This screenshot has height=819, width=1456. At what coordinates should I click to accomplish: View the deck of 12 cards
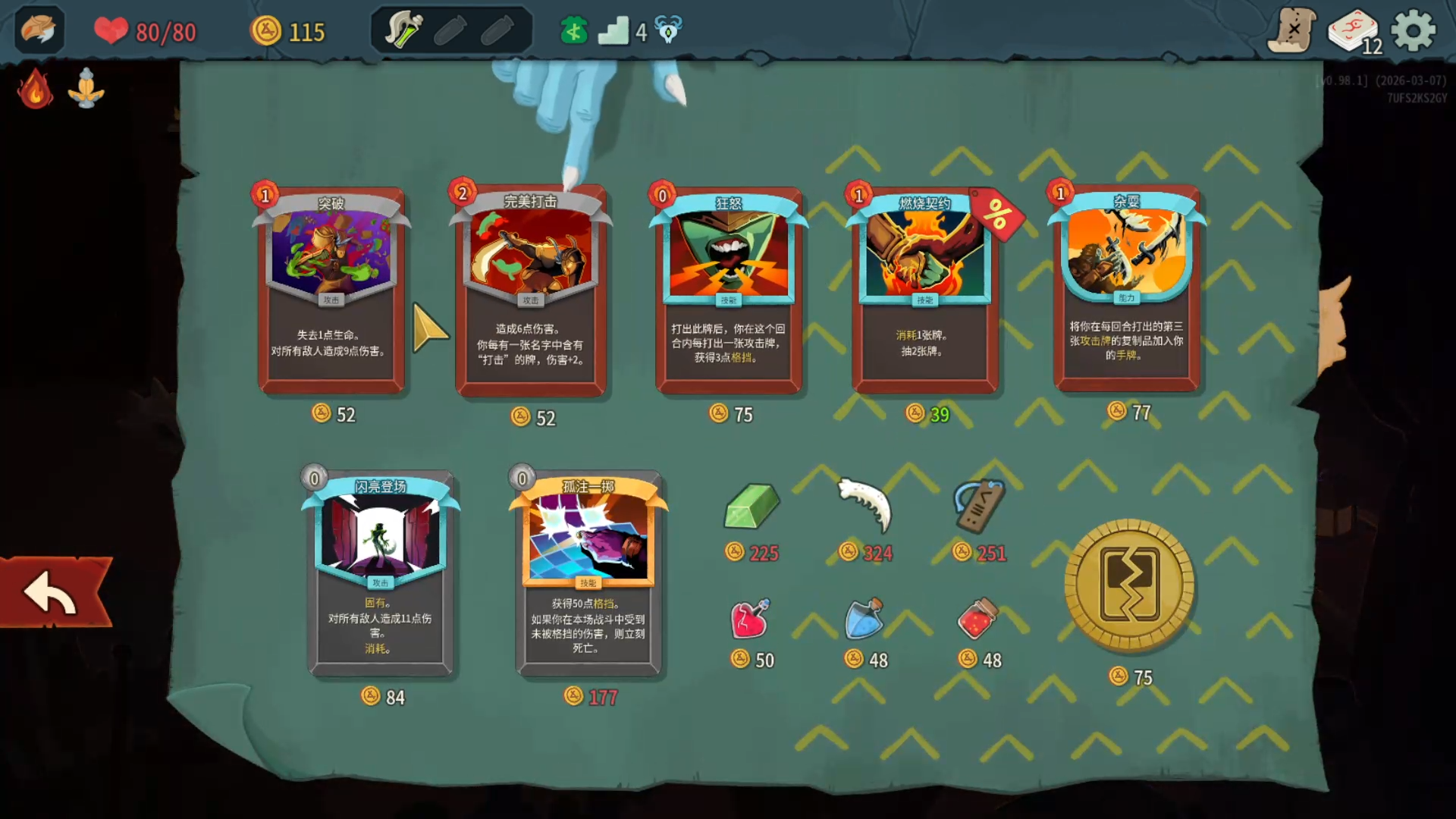pos(1354,32)
